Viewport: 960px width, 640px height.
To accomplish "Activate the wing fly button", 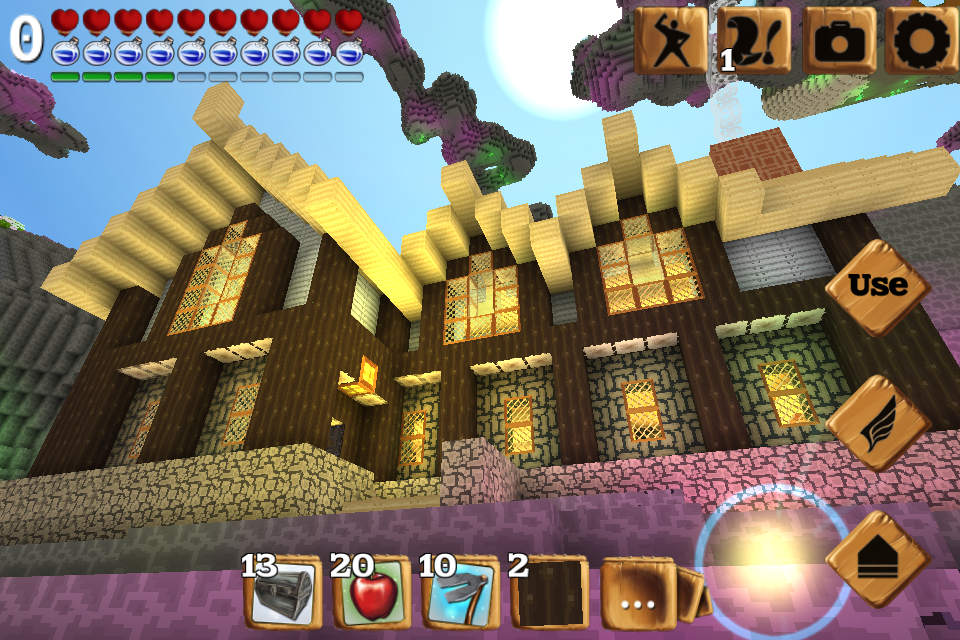I will click(878, 422).
